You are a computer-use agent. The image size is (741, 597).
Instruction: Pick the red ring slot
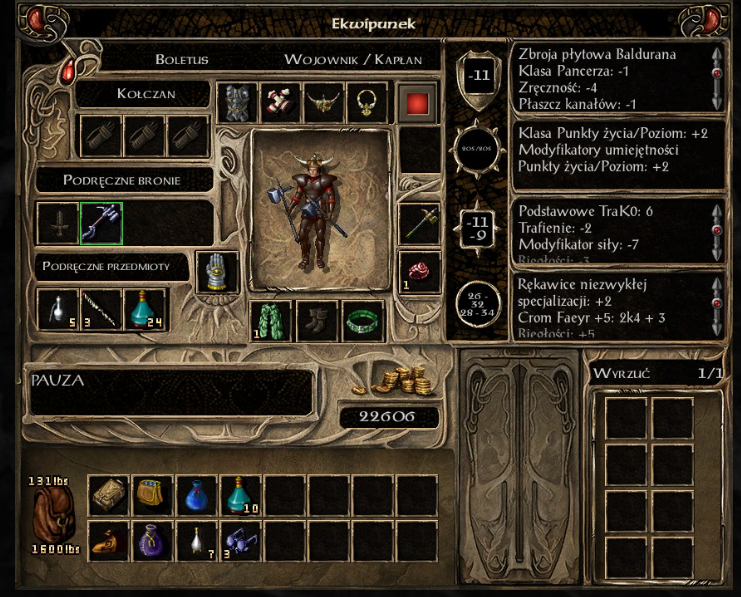[x=418, y=272]
